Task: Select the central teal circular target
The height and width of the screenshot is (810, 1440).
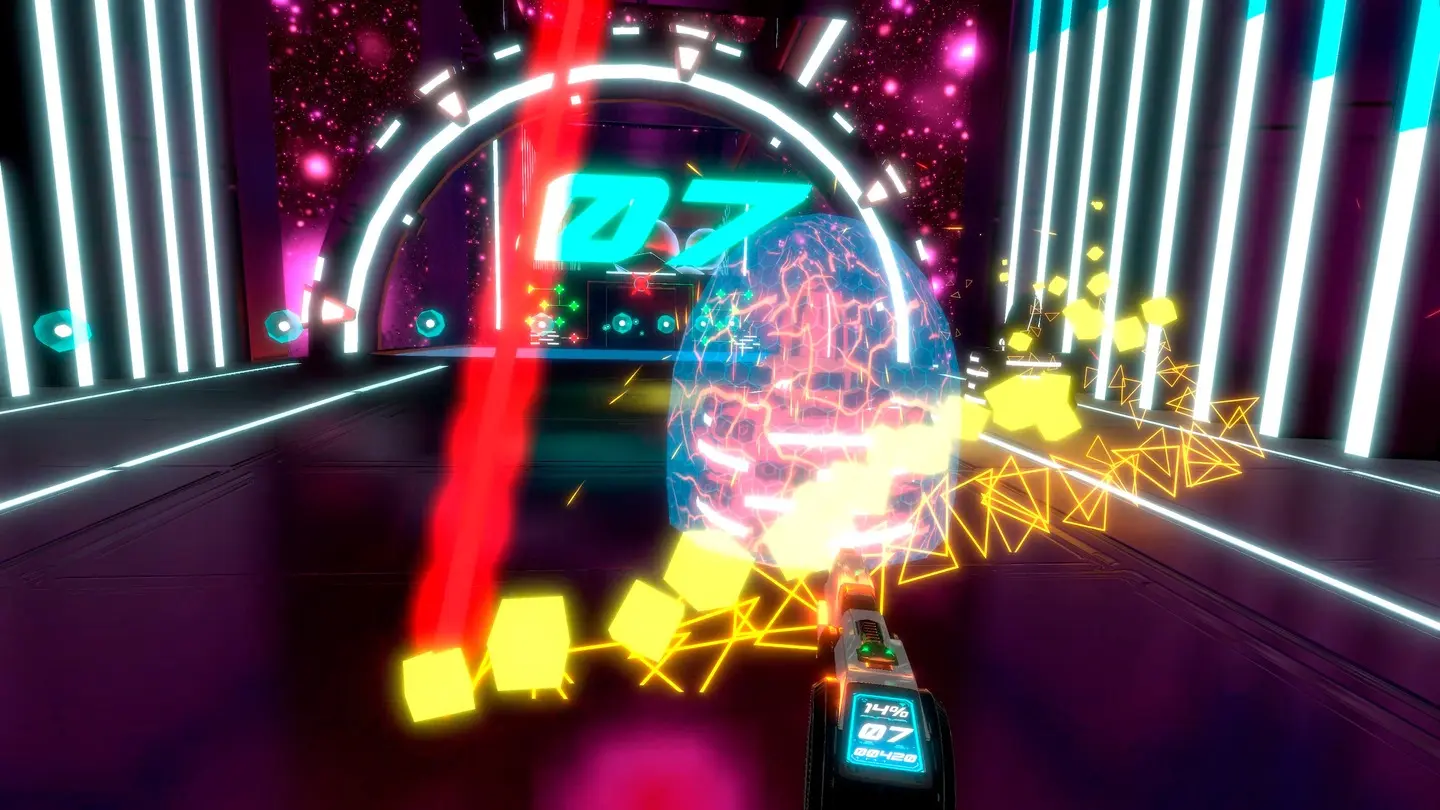Action: coord(622,323)
